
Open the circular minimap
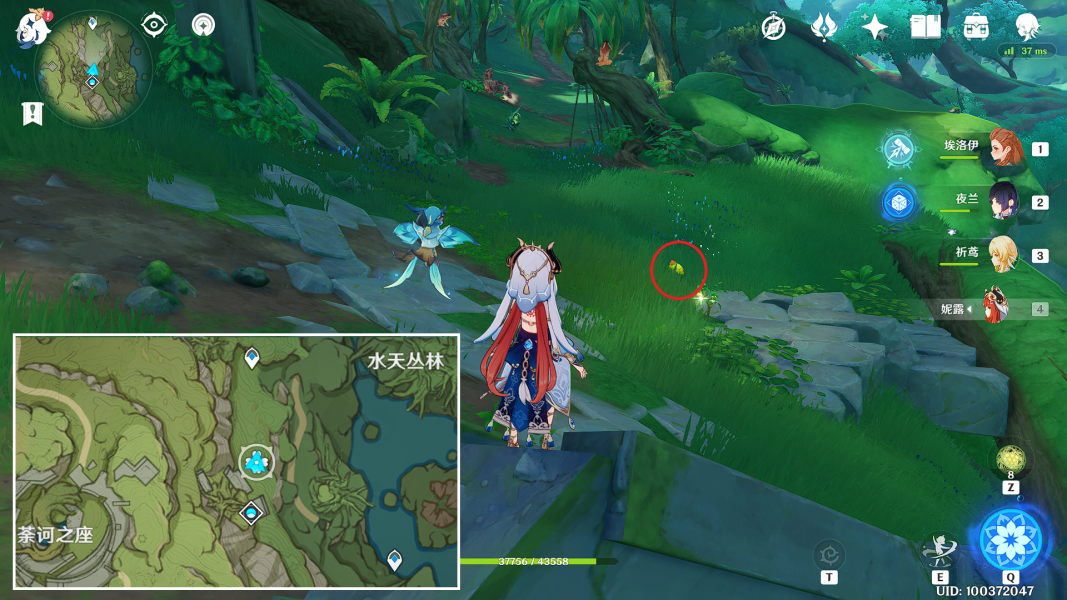pyautogui.click(x=93, y=70)
